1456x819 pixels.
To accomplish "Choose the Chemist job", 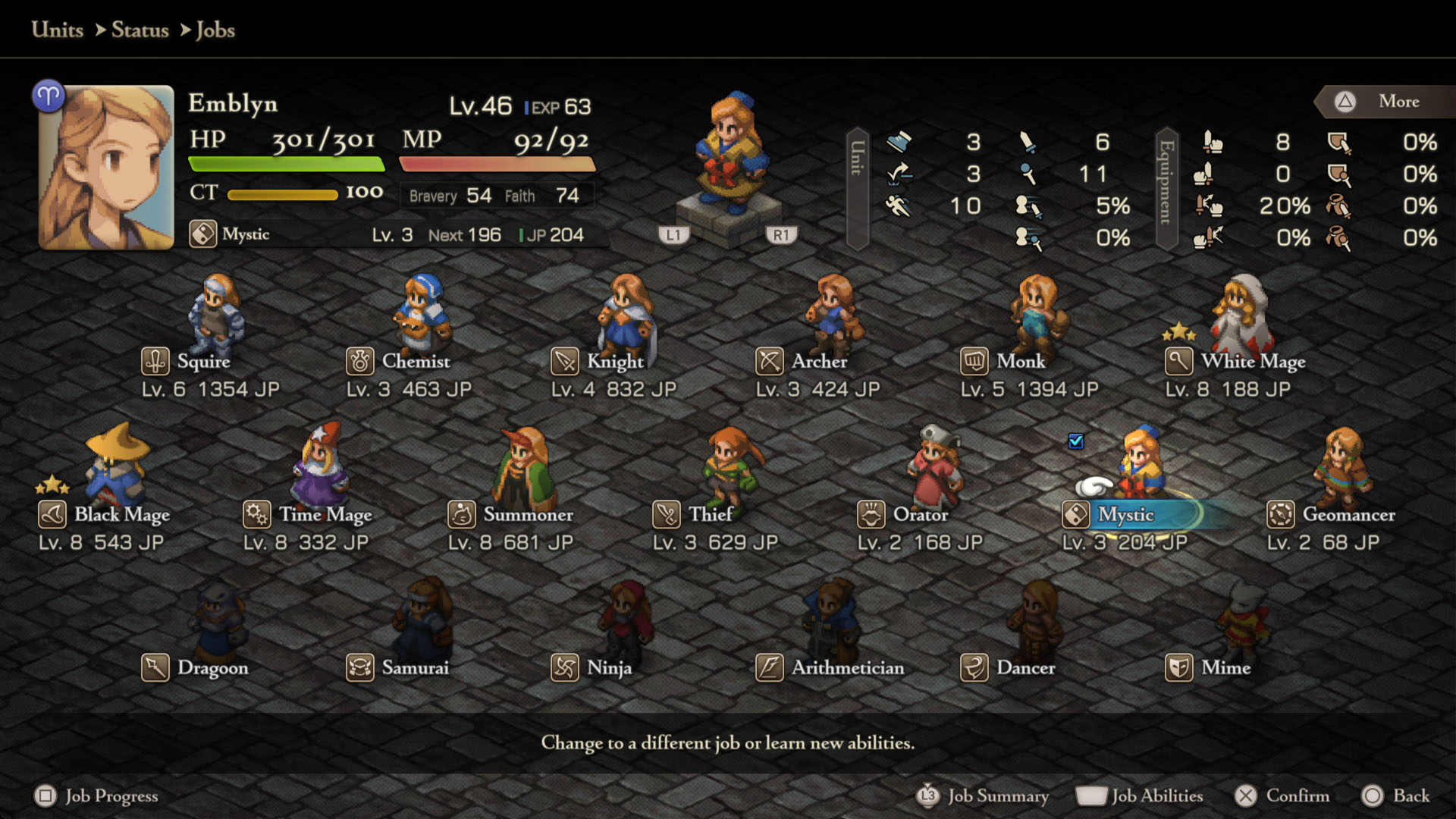I will [415, 361].
